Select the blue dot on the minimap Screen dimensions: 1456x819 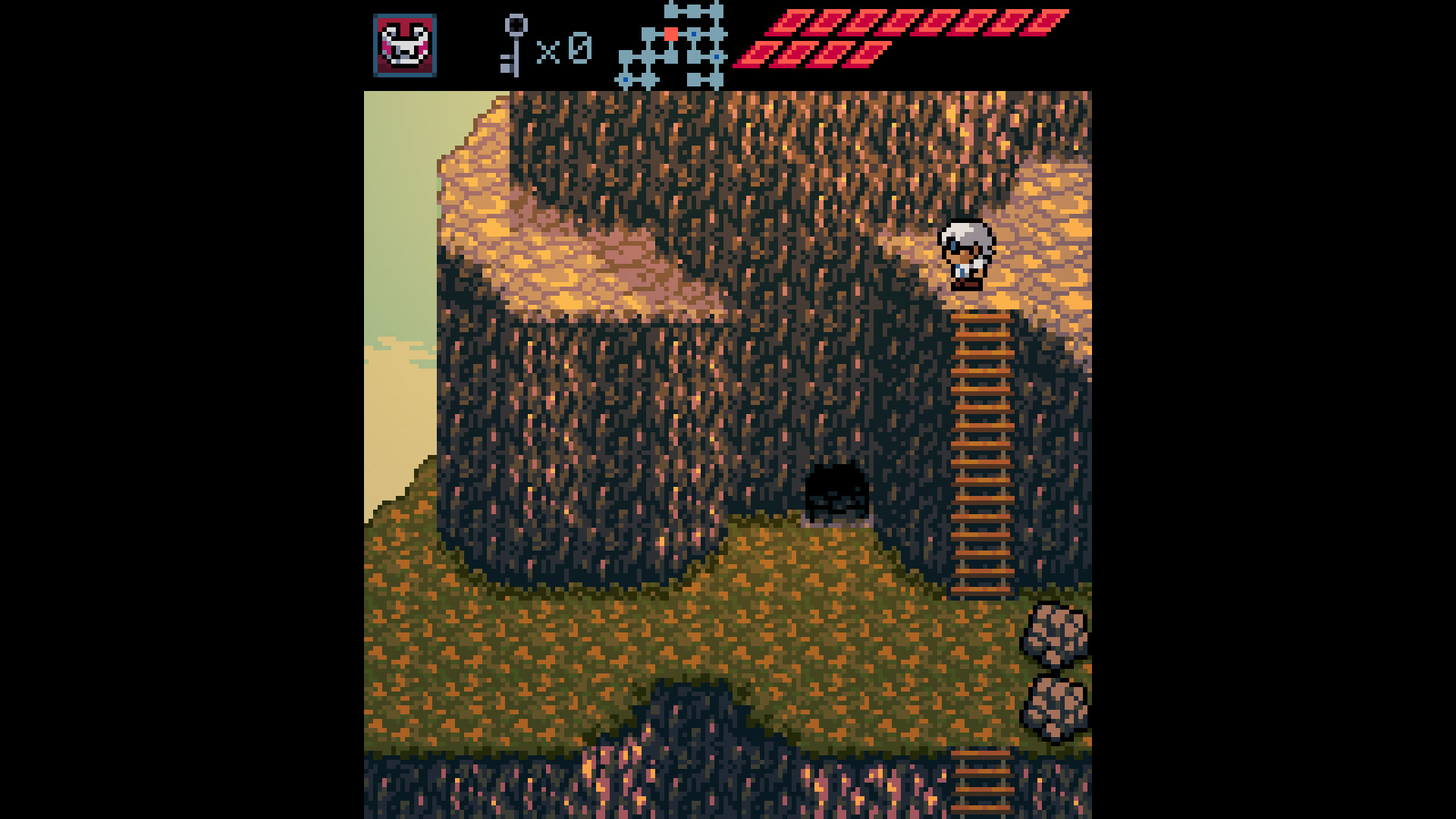(x=694, y=34)
